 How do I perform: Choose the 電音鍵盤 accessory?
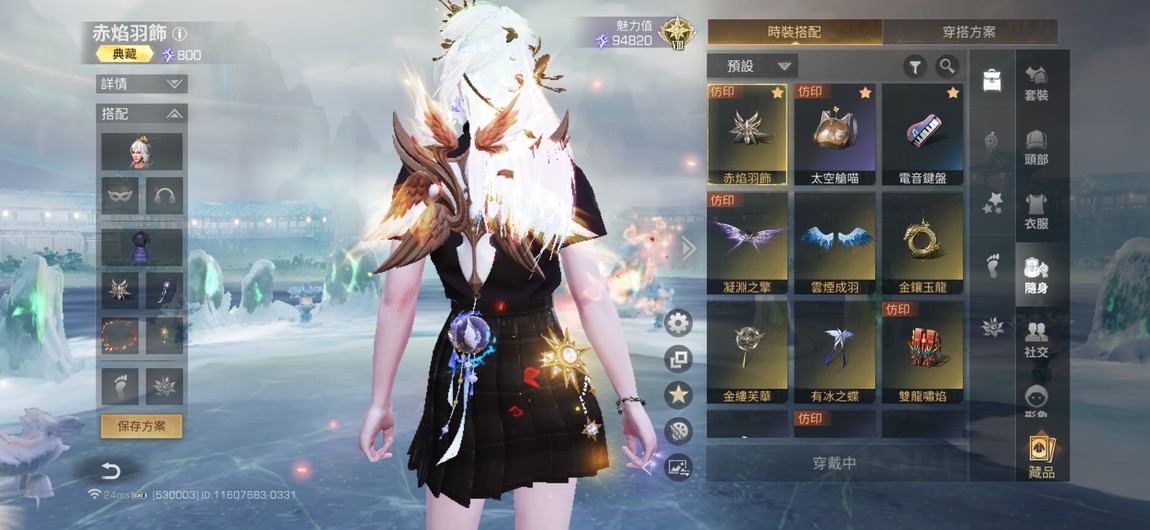click(922, 135)
